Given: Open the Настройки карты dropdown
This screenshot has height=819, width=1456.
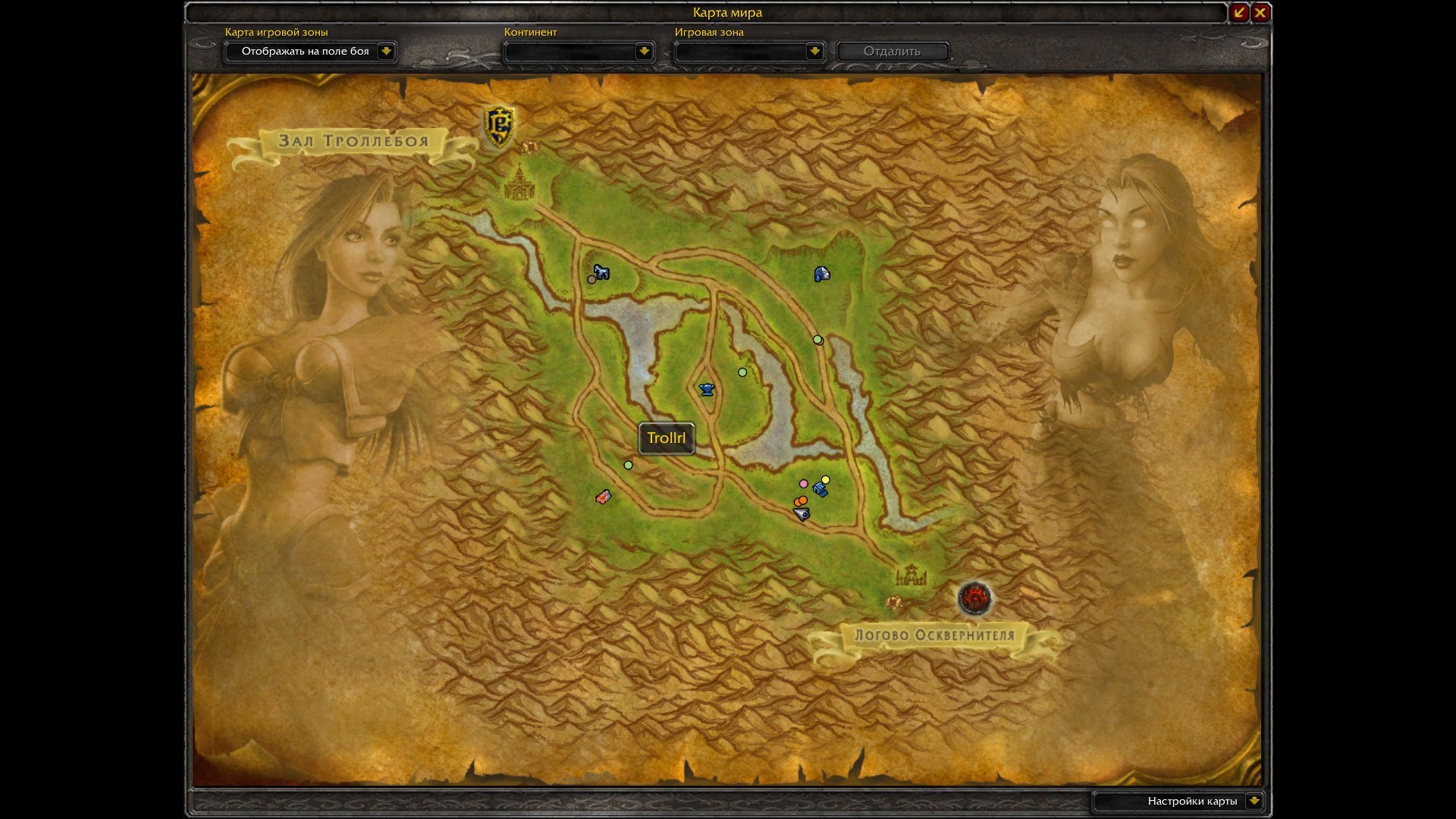Looking at the screenshot, I should [1254, 801].
